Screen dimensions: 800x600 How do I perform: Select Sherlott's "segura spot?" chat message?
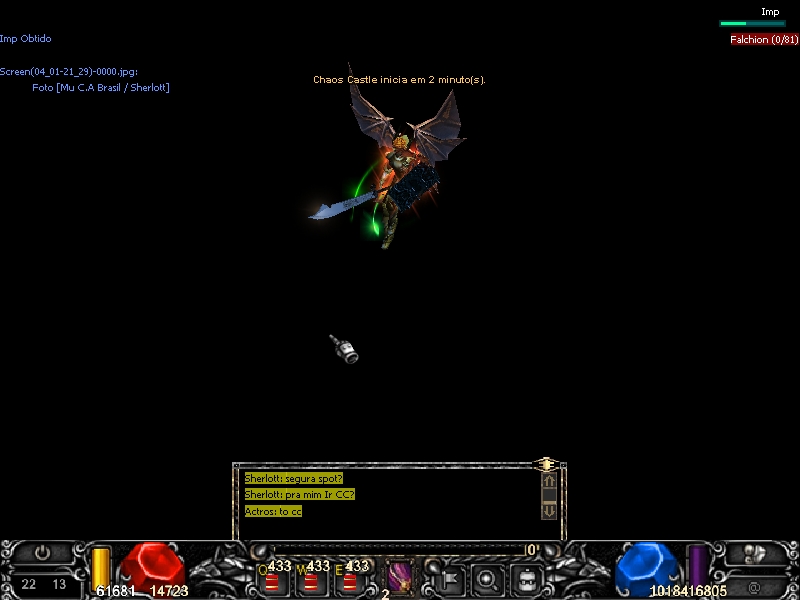pos(293,478)
